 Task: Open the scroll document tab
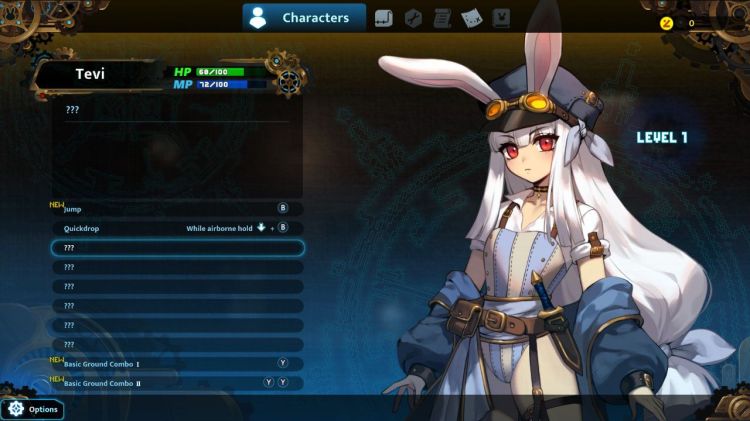[x=442, y=17]
